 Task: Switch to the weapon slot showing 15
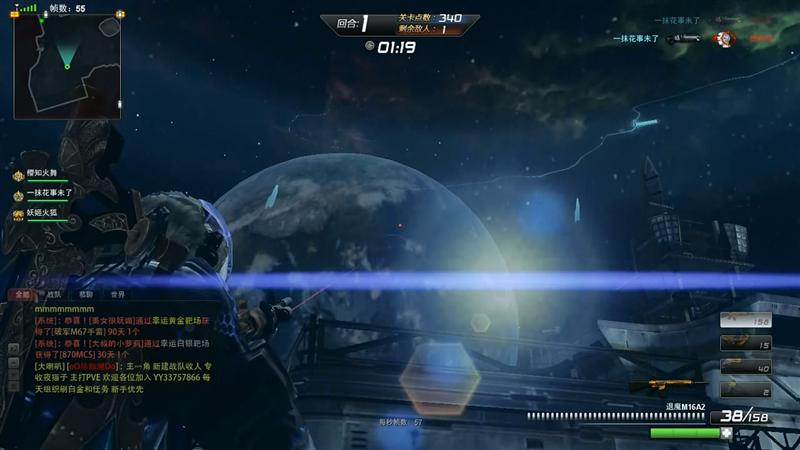click(745, 345)
